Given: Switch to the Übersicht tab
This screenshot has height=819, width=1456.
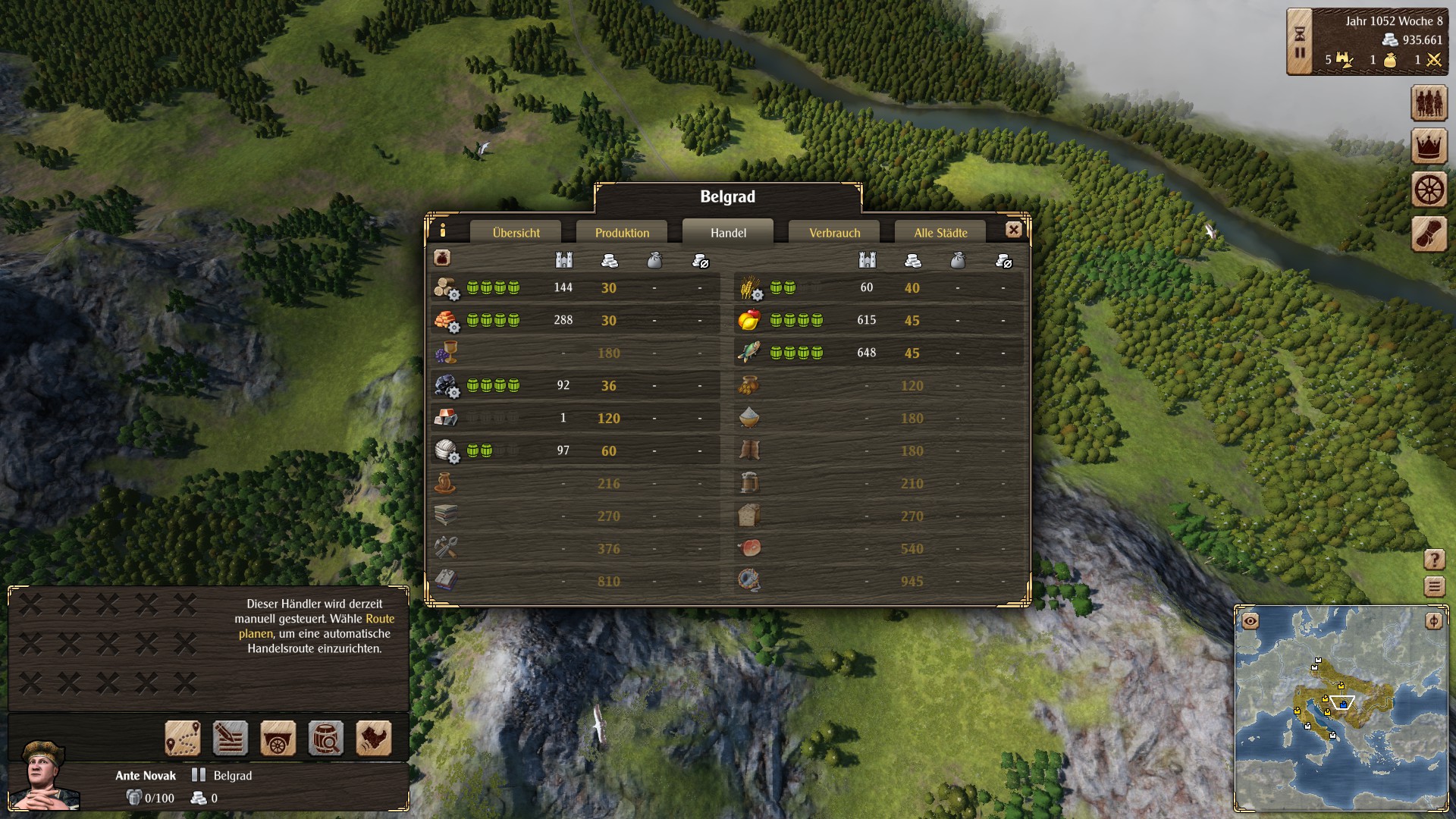Looking at the screenshot, I should [516, 233].
